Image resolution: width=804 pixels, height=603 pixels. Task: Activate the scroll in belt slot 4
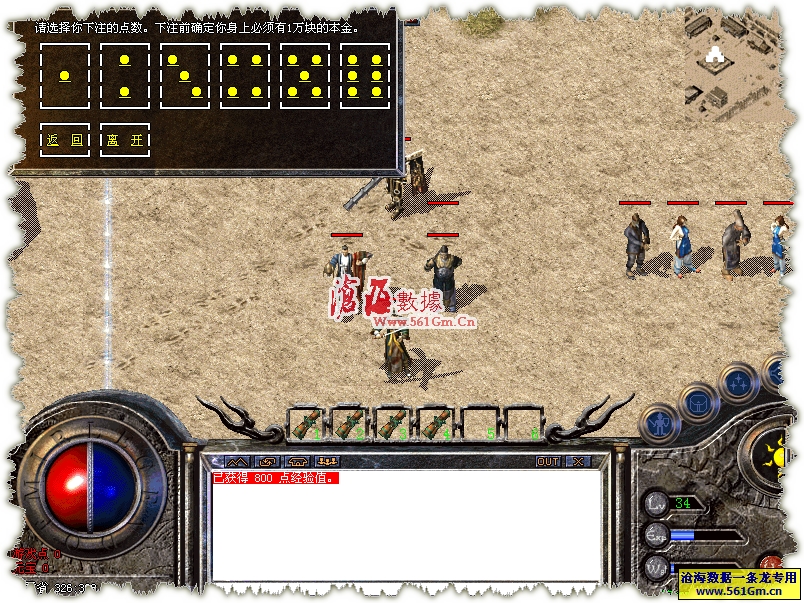pos(436,422)
